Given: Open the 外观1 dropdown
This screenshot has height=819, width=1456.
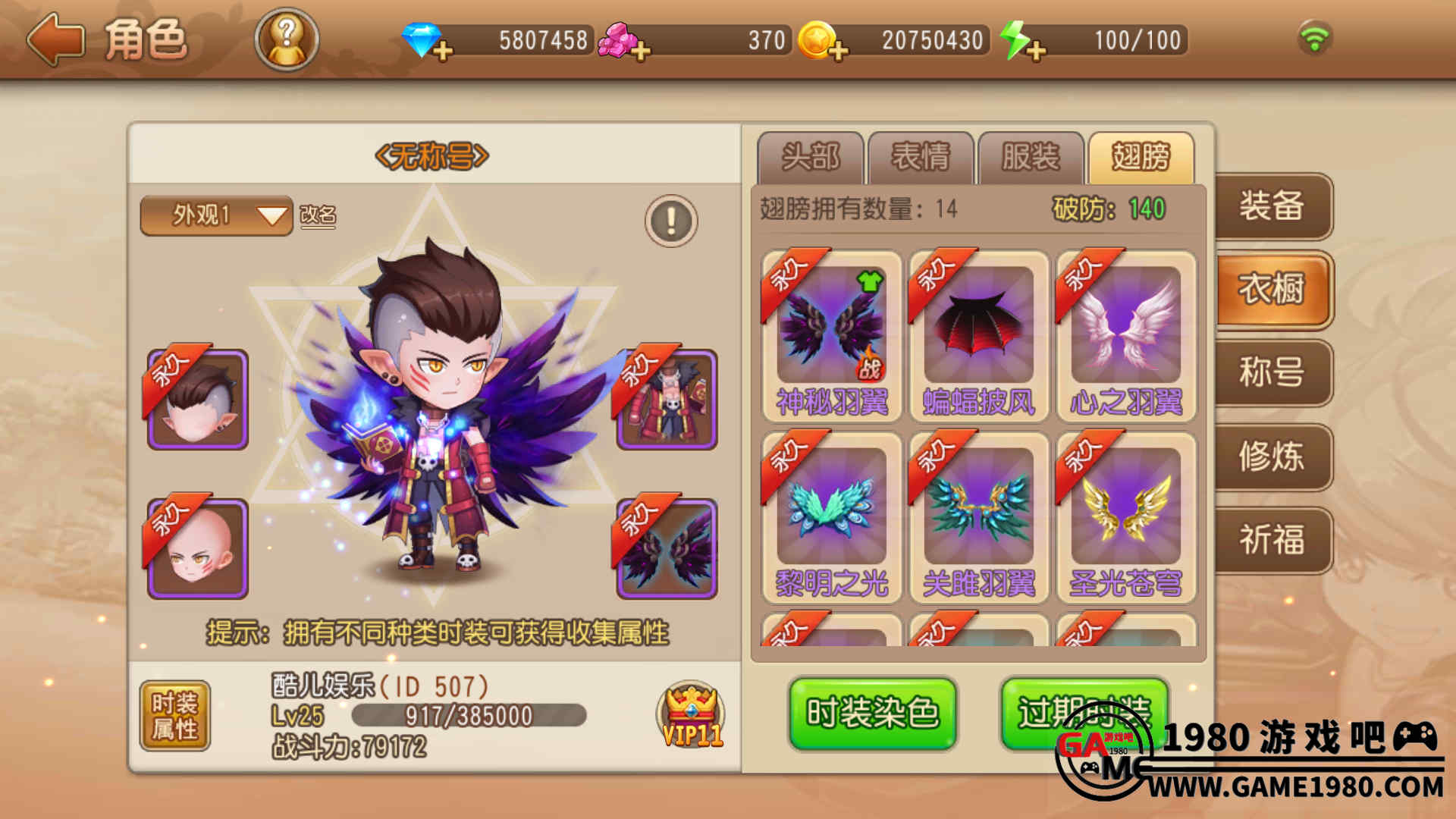Looking at the screenshot, I should coord(216,216).
